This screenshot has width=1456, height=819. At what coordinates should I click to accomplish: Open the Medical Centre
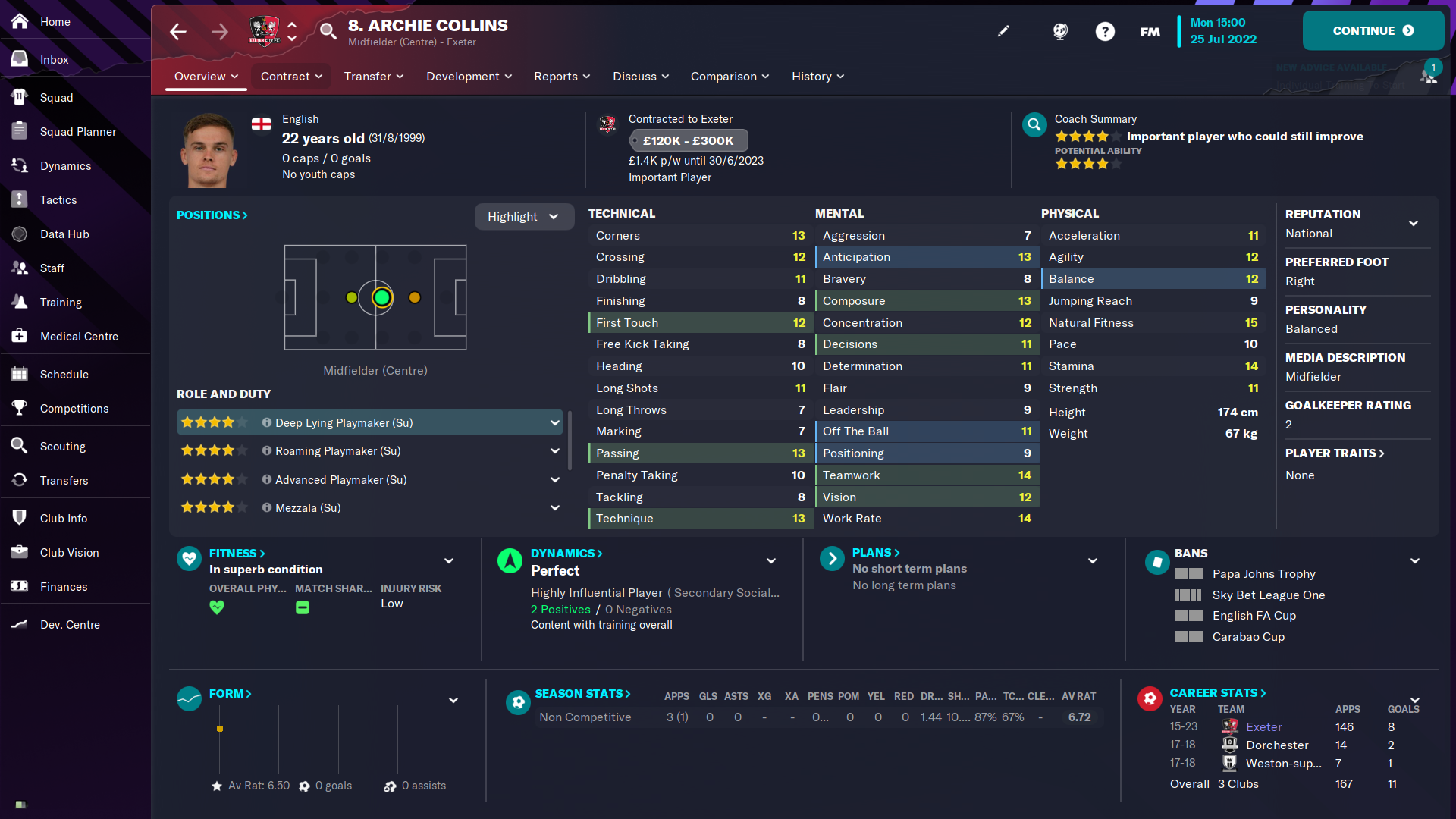[x=79, y=337]
